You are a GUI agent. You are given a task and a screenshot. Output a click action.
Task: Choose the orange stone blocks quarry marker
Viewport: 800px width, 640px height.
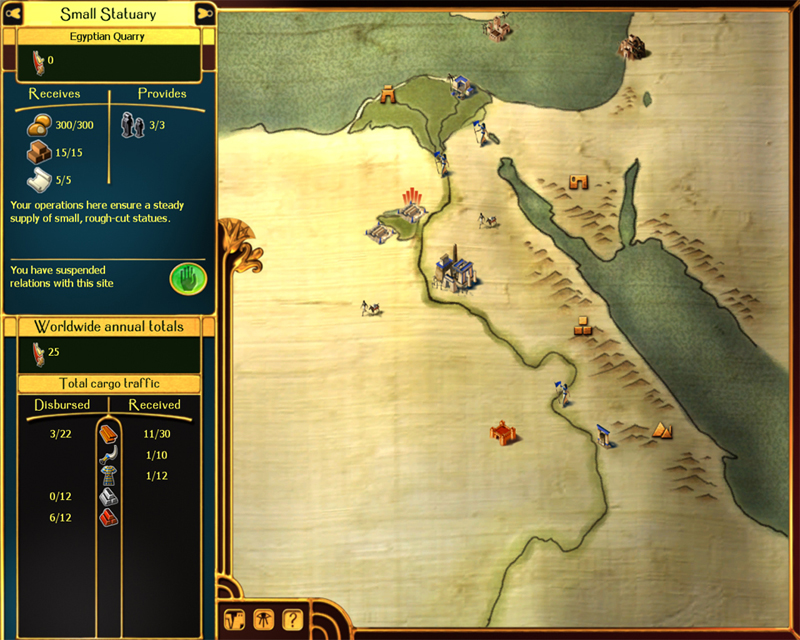[x=585, y=326]
